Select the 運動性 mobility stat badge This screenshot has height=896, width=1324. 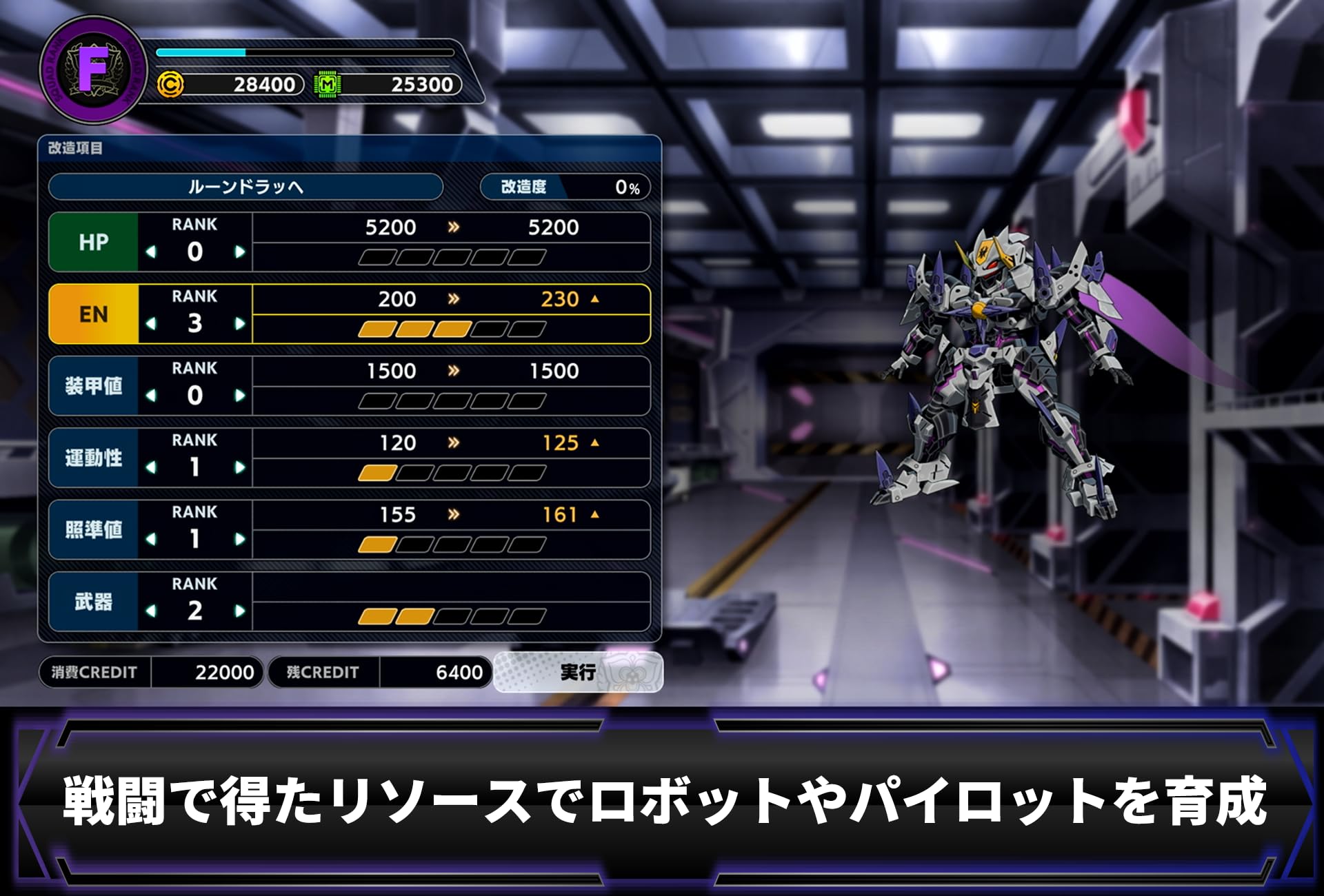[x=94, y=458]
